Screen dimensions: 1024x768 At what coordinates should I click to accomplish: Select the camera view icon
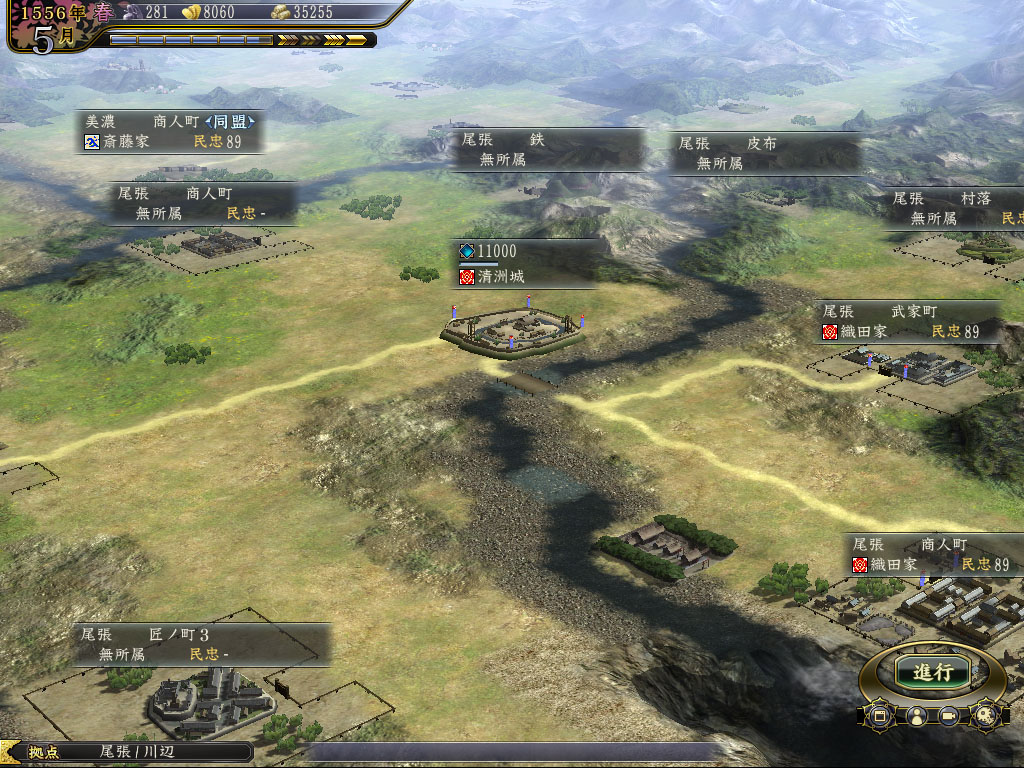click(x=950, y=716)
